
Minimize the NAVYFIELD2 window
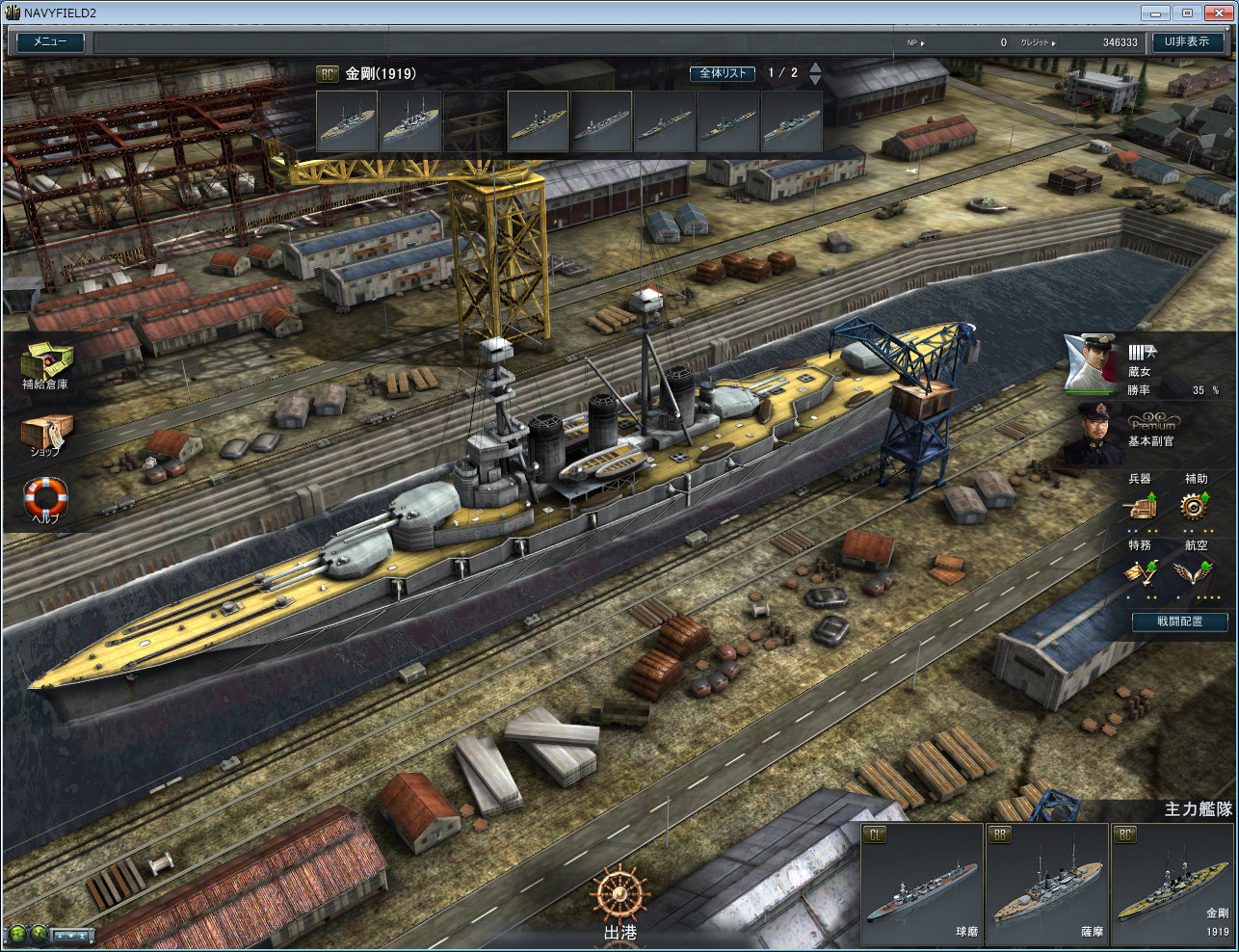click(x=1156, y=13)
